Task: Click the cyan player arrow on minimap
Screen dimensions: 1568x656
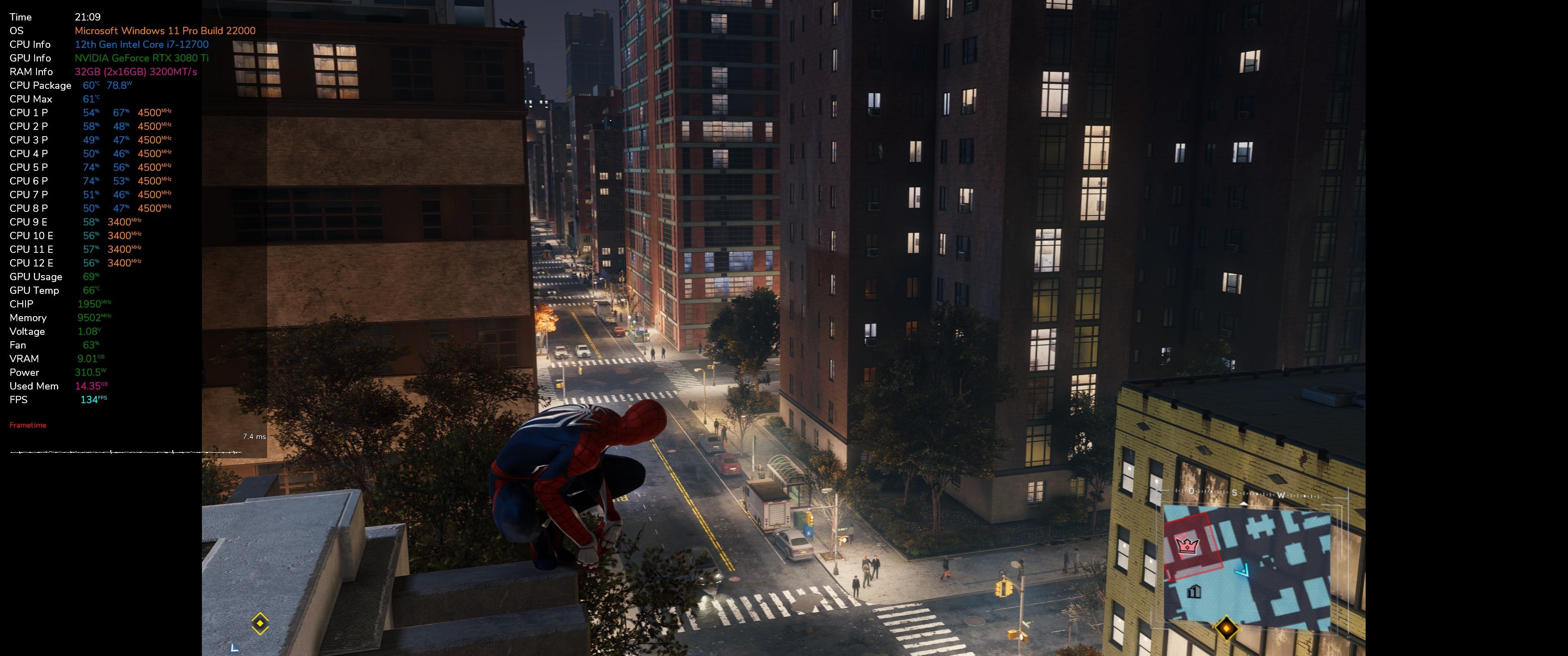Action: coord(1243,570)
